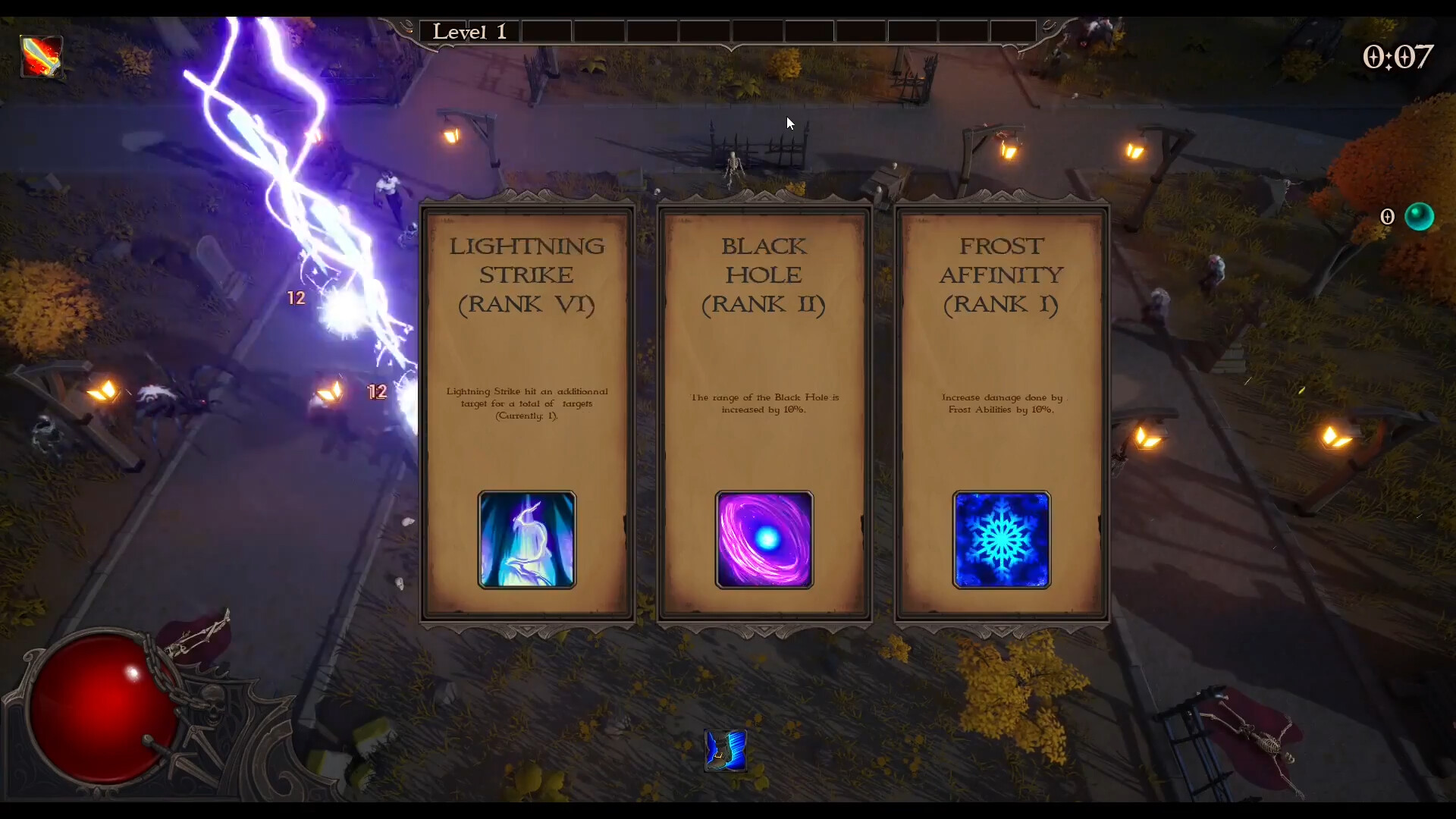Viewport: 1456px width, 819px height.
Task: Click the experience bar at the top
Action: click(x=758, y=31)
